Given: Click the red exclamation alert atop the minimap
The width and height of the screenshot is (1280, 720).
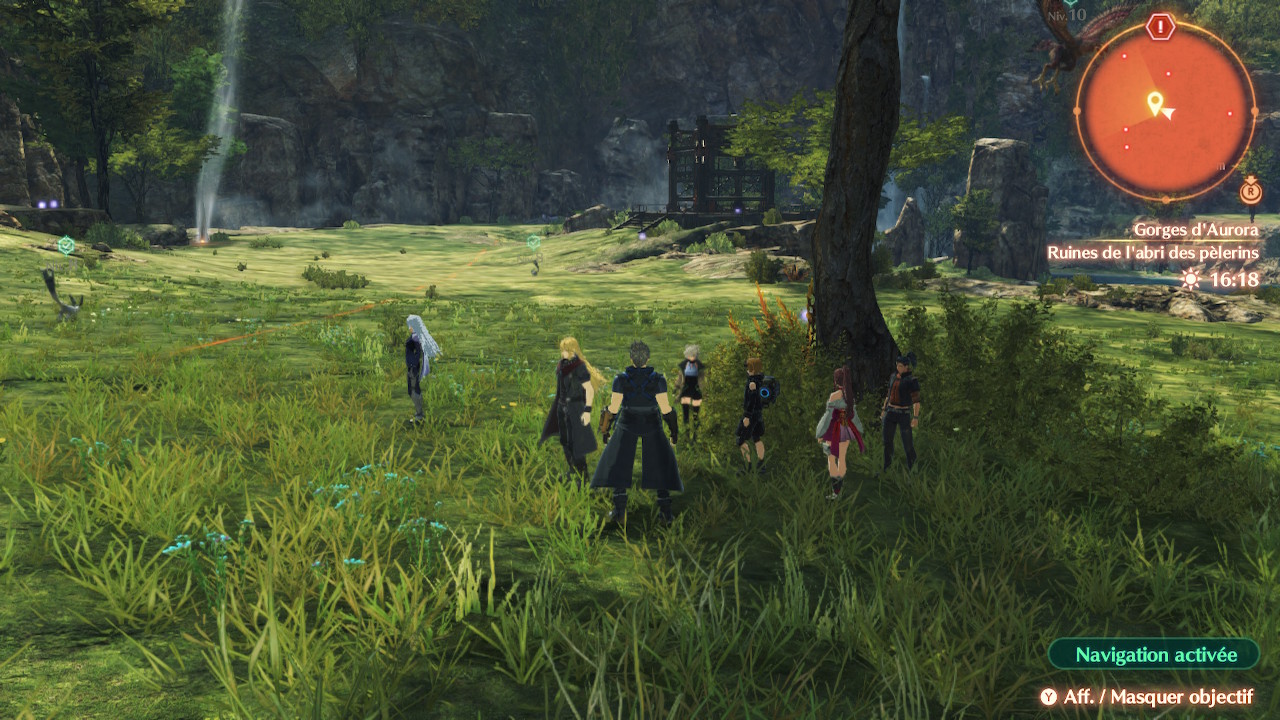Looking at the screenshot, I should click(1160, 27).
